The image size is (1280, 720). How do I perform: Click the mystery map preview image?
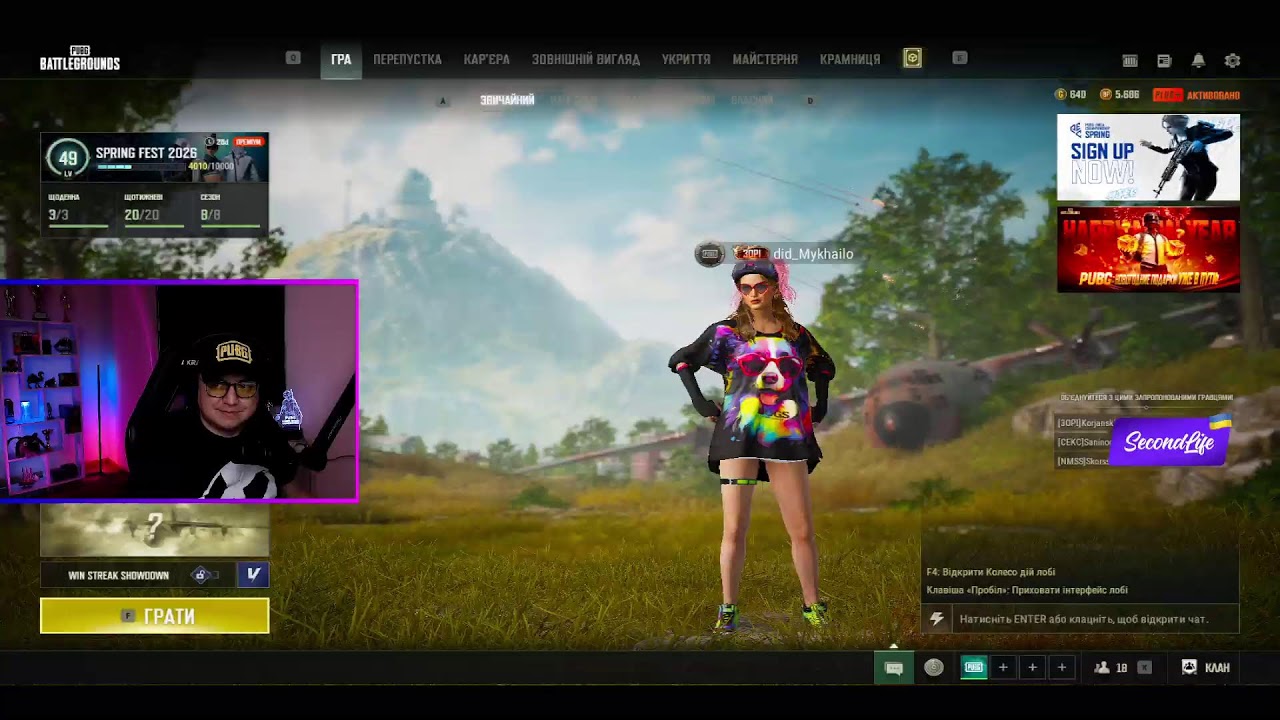[x=155, y=530]
